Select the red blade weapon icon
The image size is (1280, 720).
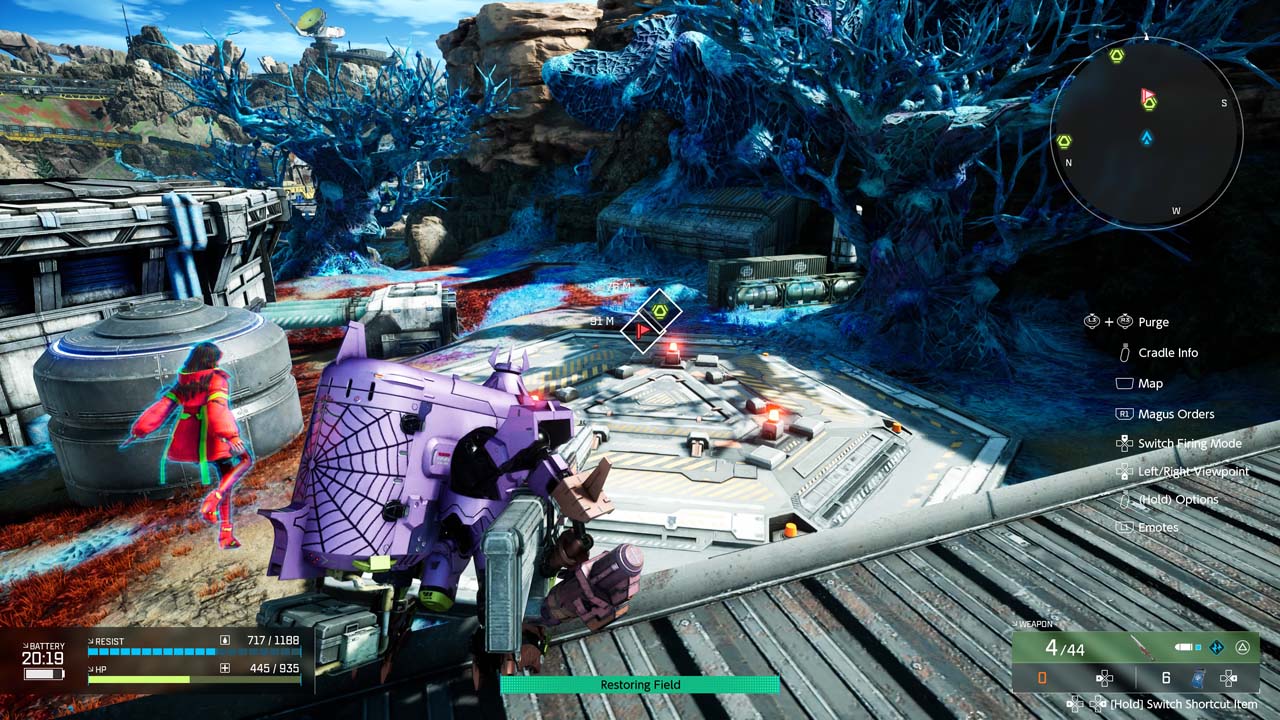tap(1145, 648)
